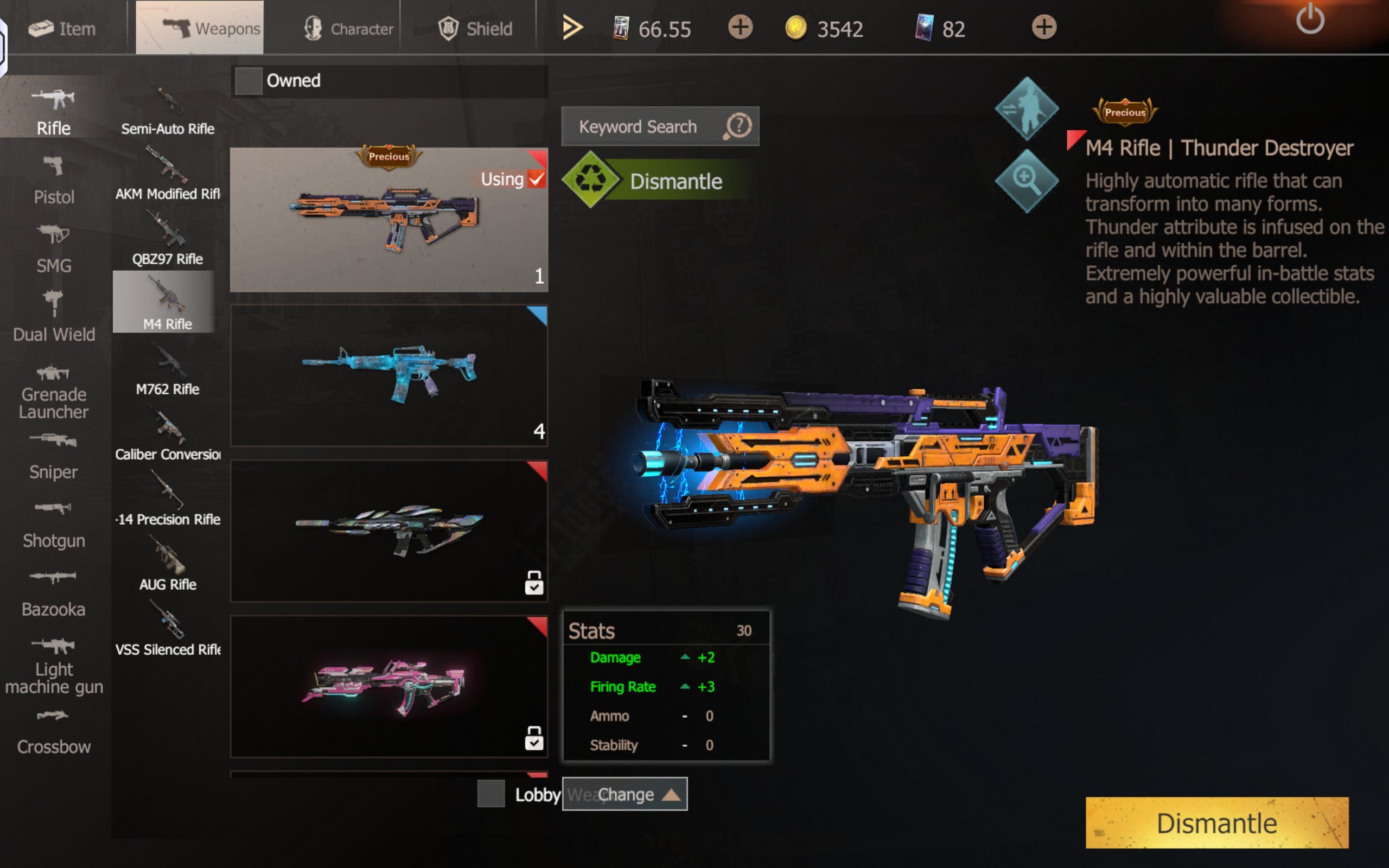Open the Change dropdown

(x=625, y=794)
